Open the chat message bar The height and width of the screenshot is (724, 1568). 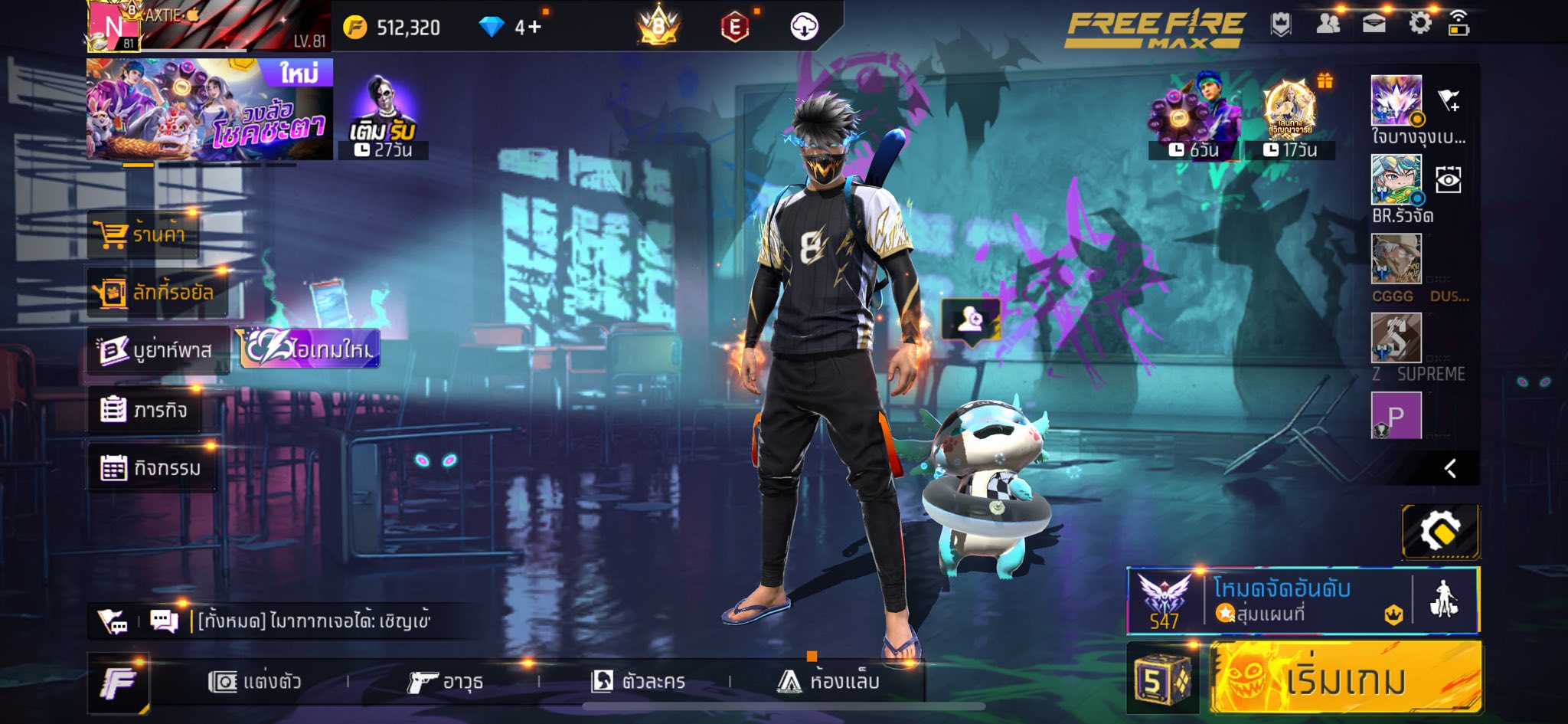314,621
